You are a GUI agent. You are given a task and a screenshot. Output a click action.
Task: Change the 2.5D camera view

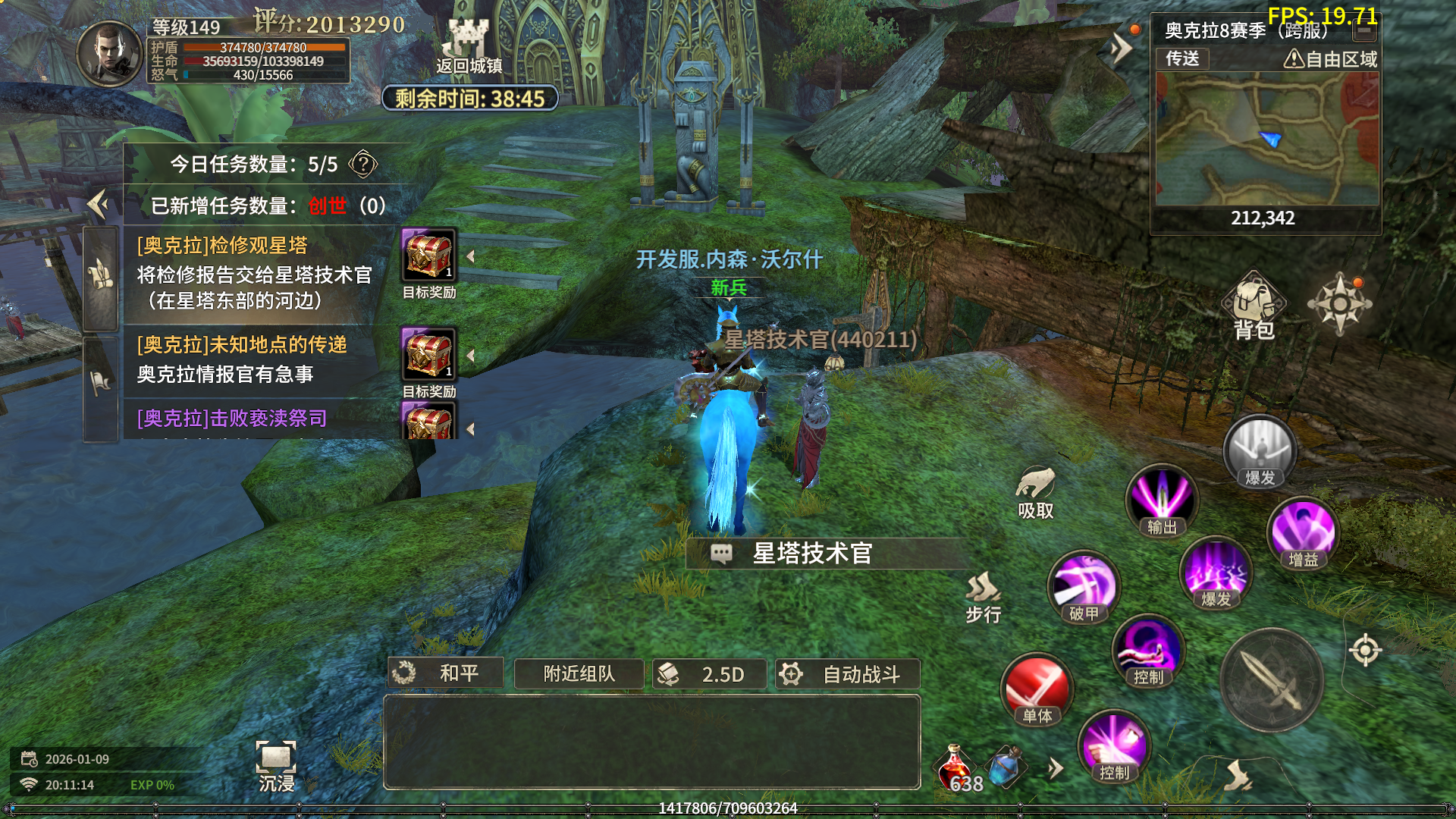tap(709, 674)
